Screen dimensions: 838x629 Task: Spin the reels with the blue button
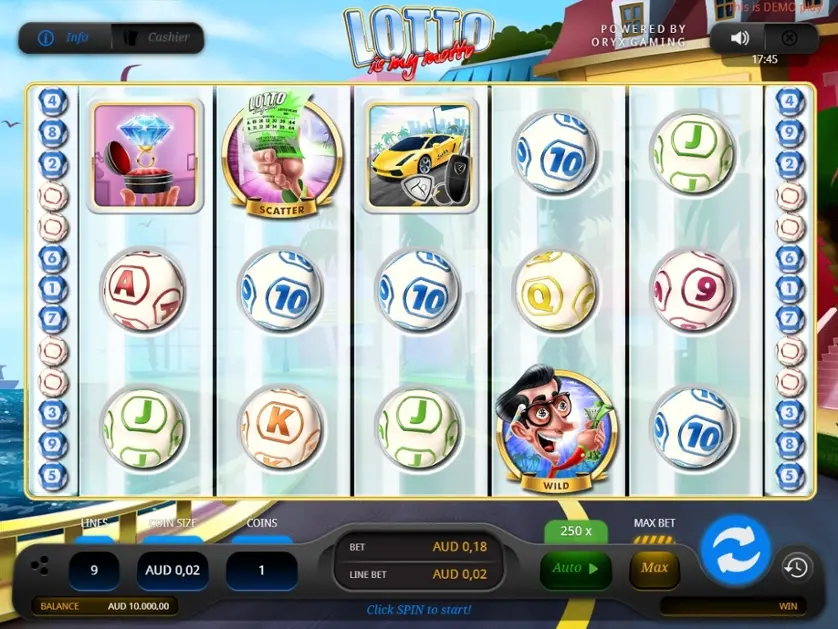735,550
